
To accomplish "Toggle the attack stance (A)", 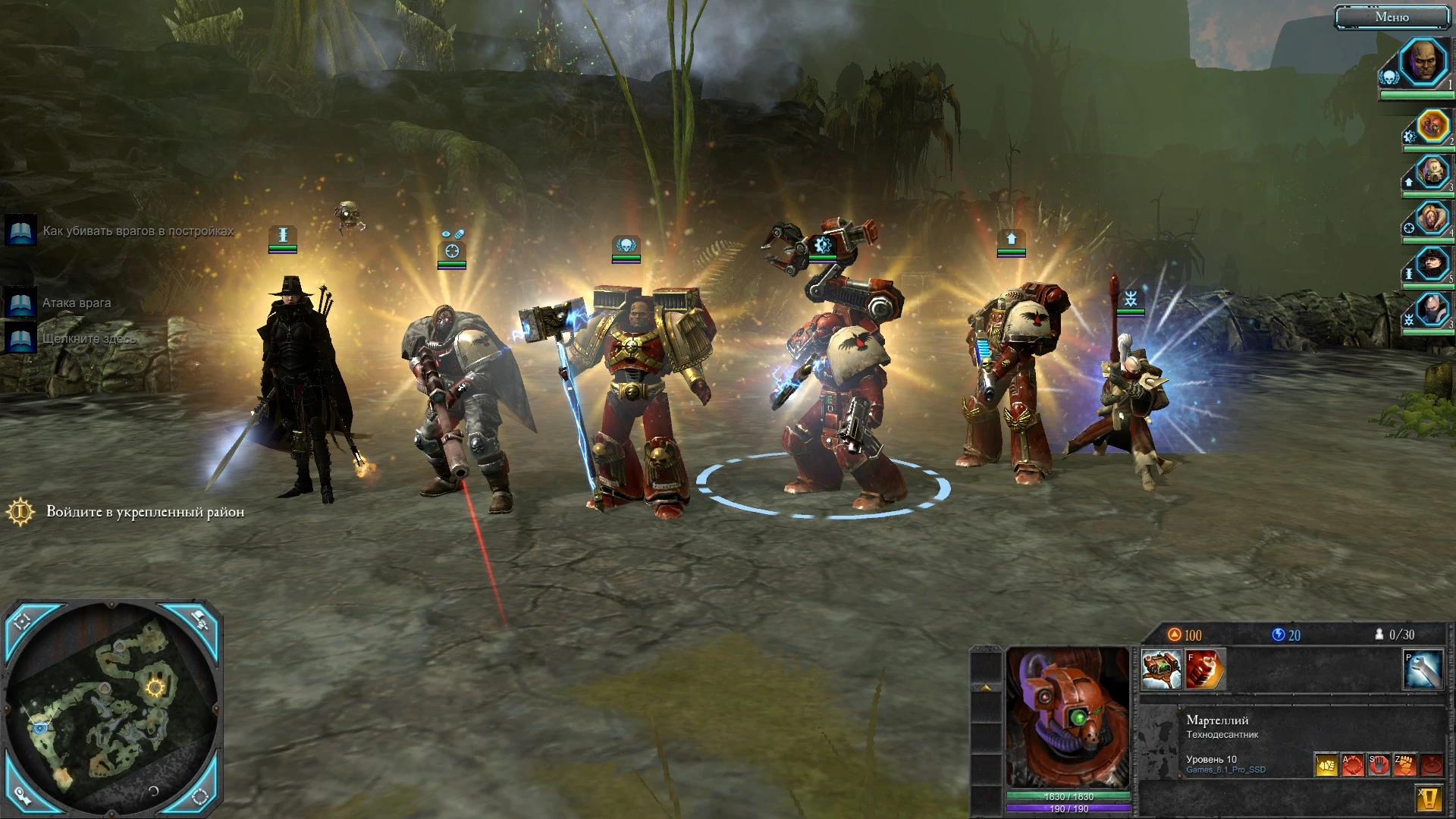I will tap(1353, 766).
